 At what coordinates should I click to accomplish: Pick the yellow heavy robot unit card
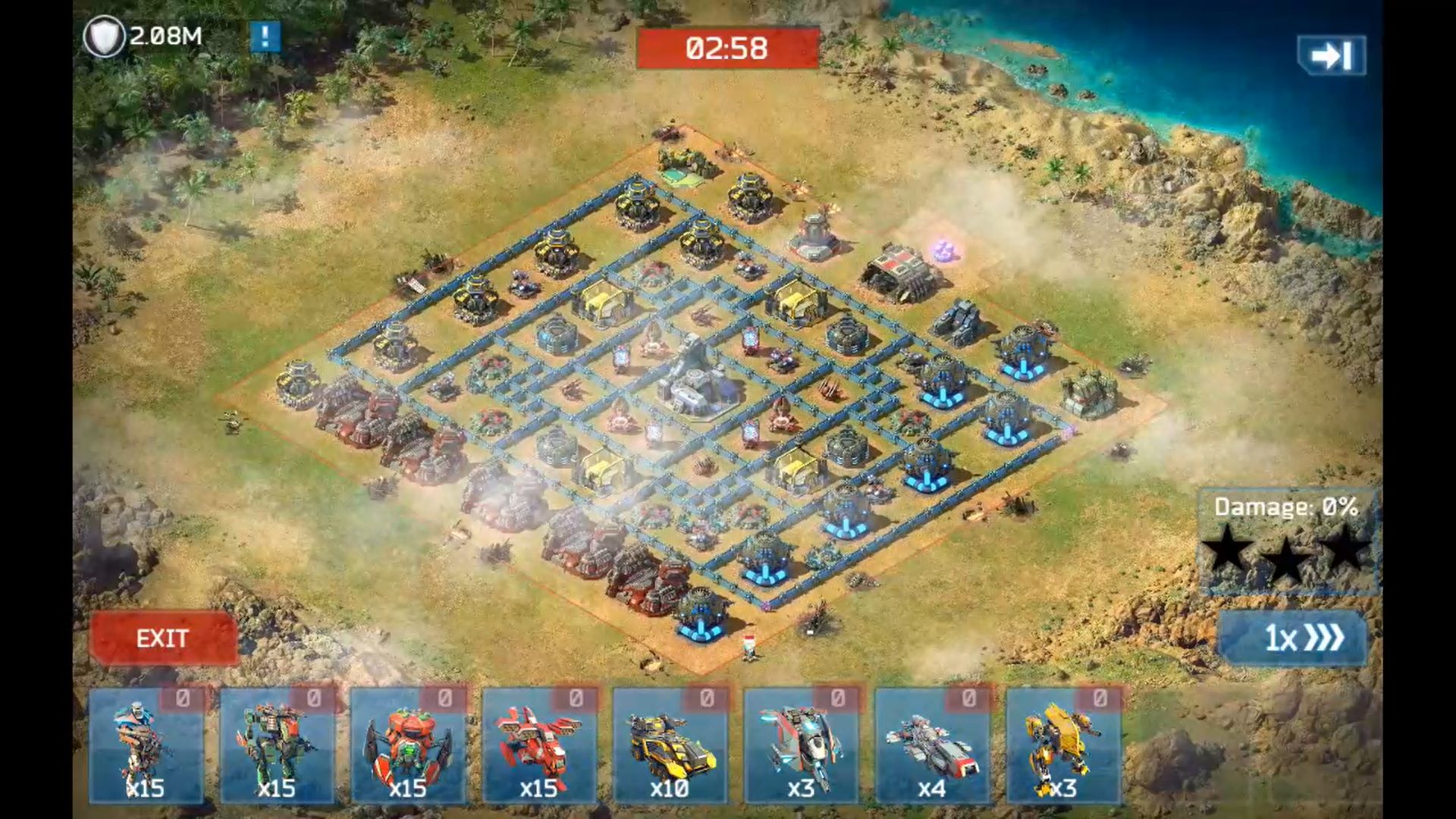pyautogui.click(x=1063, y=745)
